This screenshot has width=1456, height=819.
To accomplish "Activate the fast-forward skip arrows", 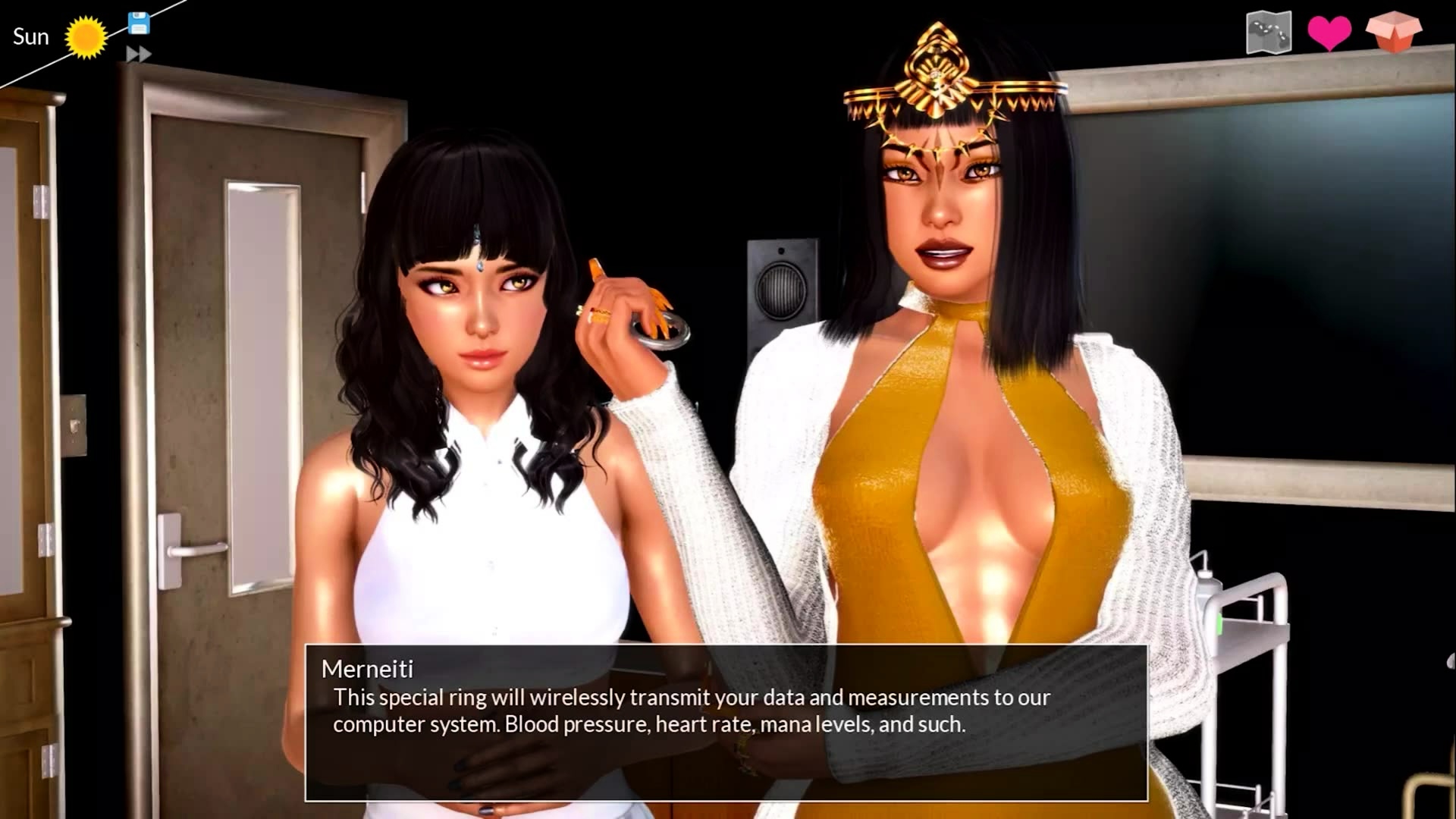I will [x=139, y=54].
